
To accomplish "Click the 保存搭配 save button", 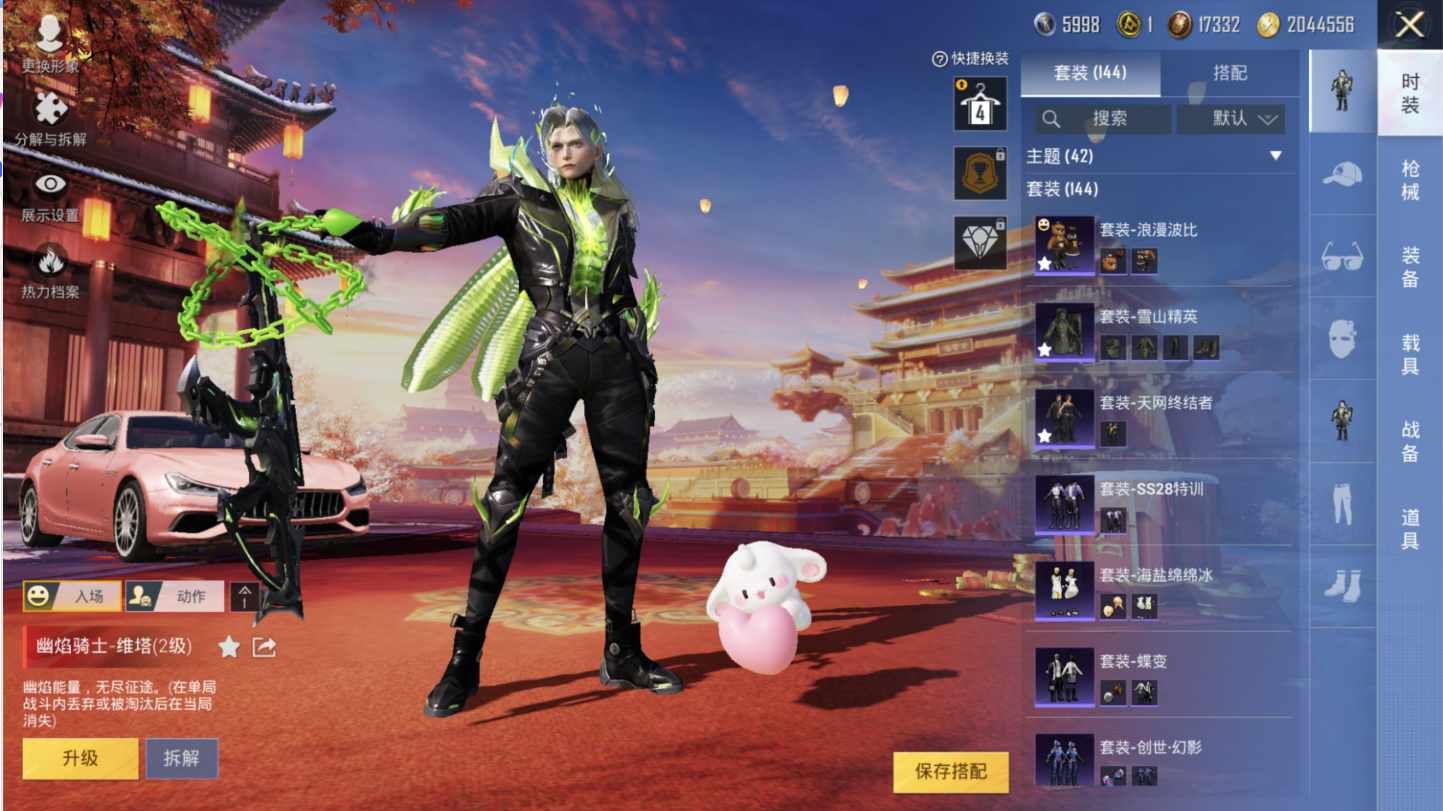I will coord(951,771).
